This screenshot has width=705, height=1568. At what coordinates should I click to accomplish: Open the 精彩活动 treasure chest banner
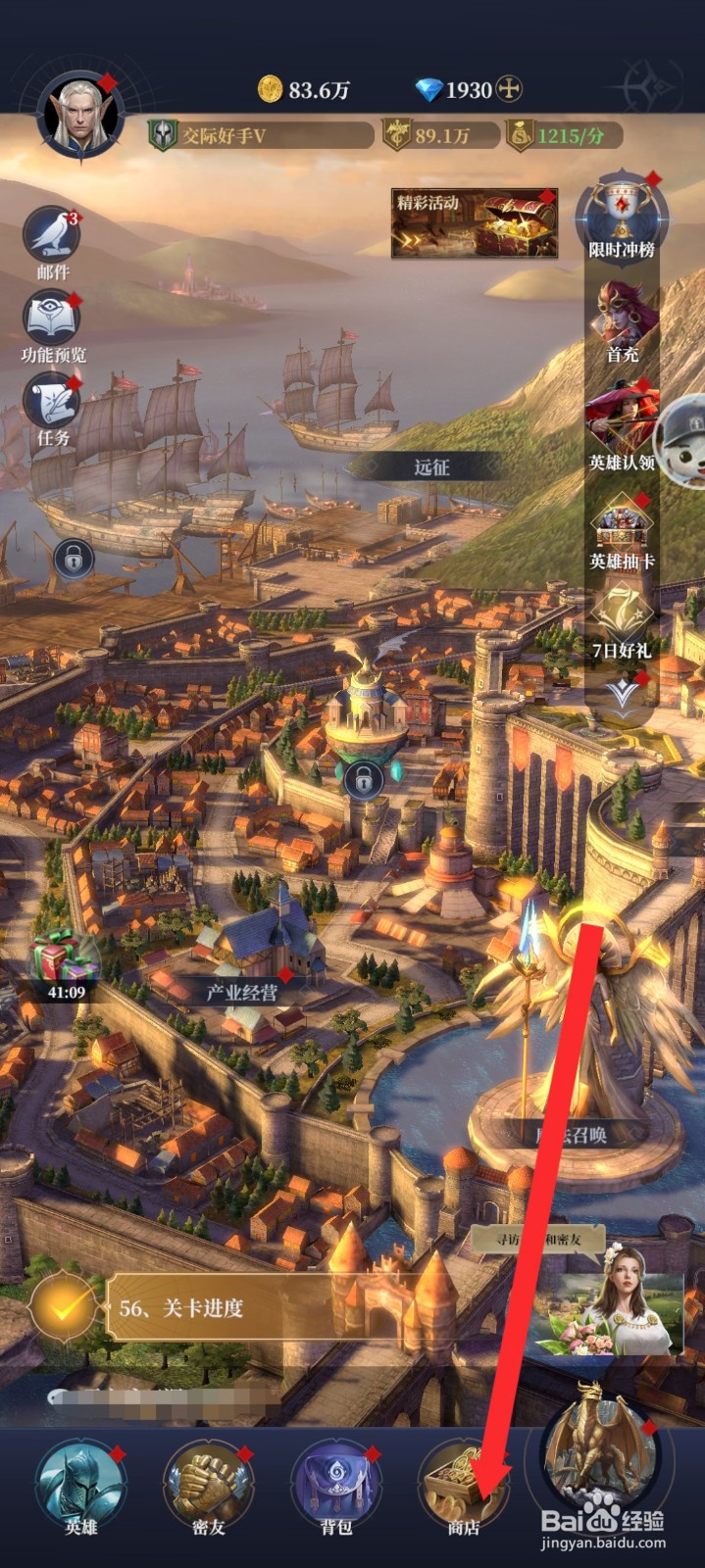click(475, 223)
